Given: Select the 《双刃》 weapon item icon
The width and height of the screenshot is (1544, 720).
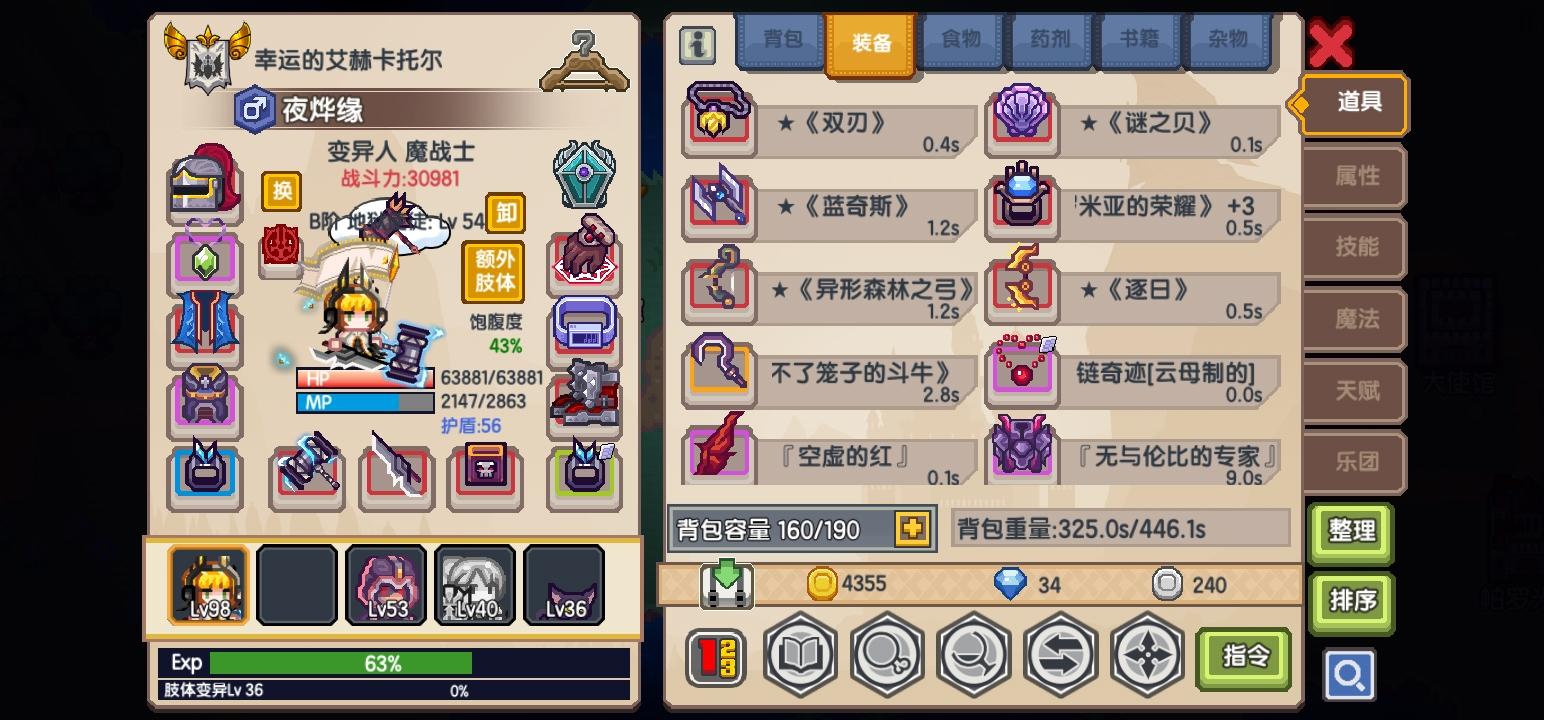Looking at the screenshot, I should click(x=718, y=122).
